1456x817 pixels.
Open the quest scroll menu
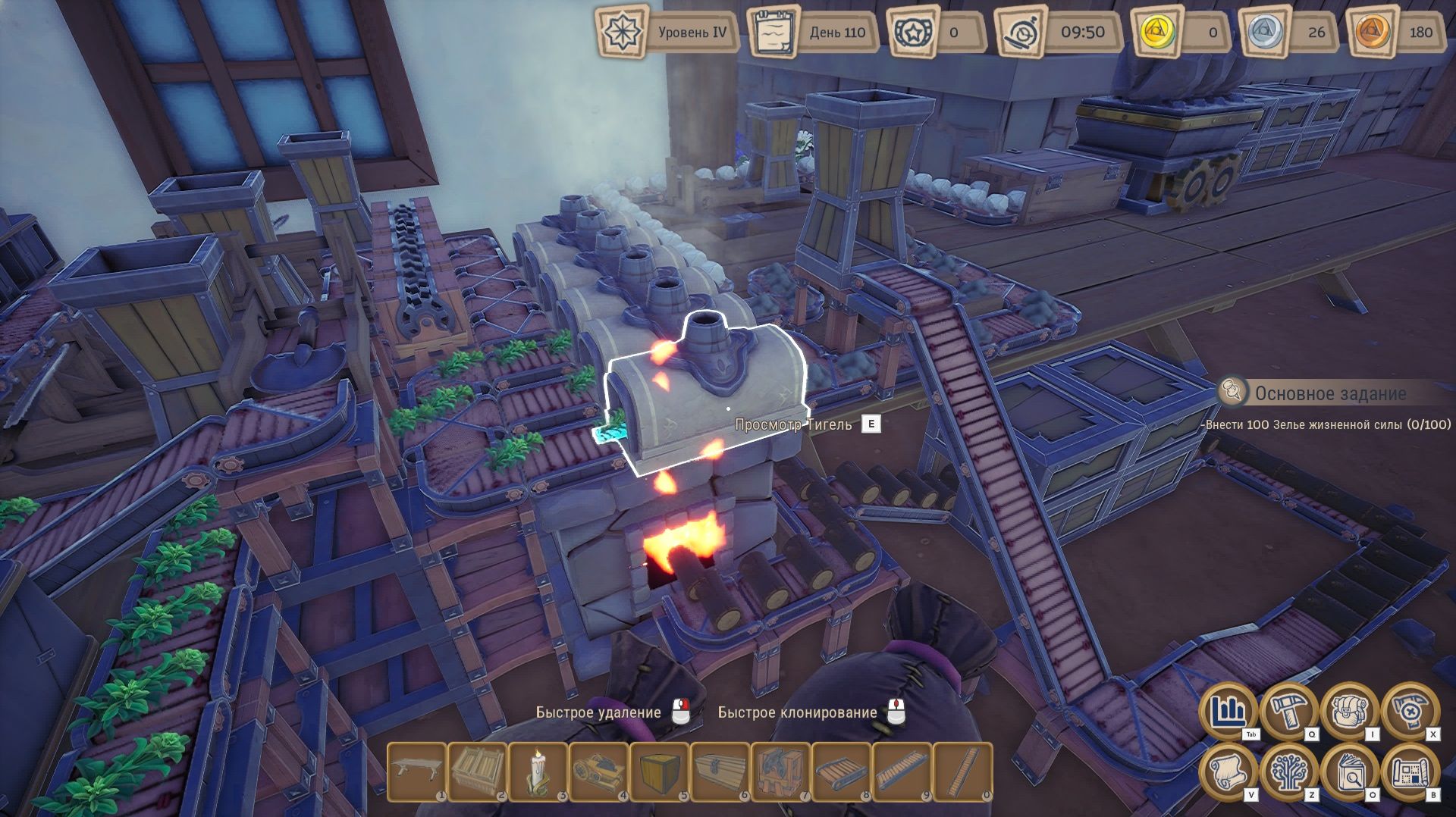click(x=1228, y=772)
